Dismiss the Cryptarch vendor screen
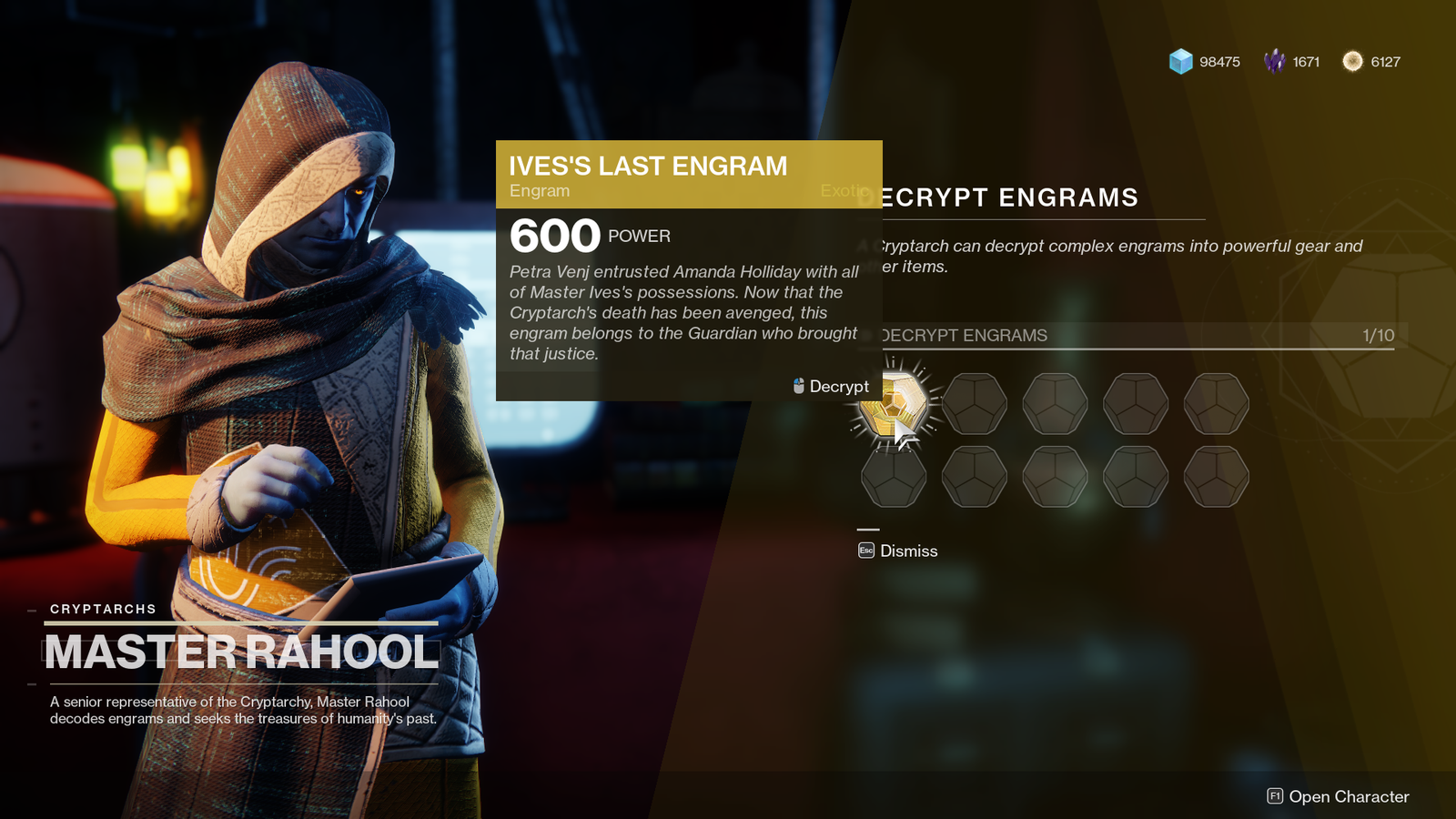Screen dimensions: 1456x819 pyautogui.click(x=909, y=551)
